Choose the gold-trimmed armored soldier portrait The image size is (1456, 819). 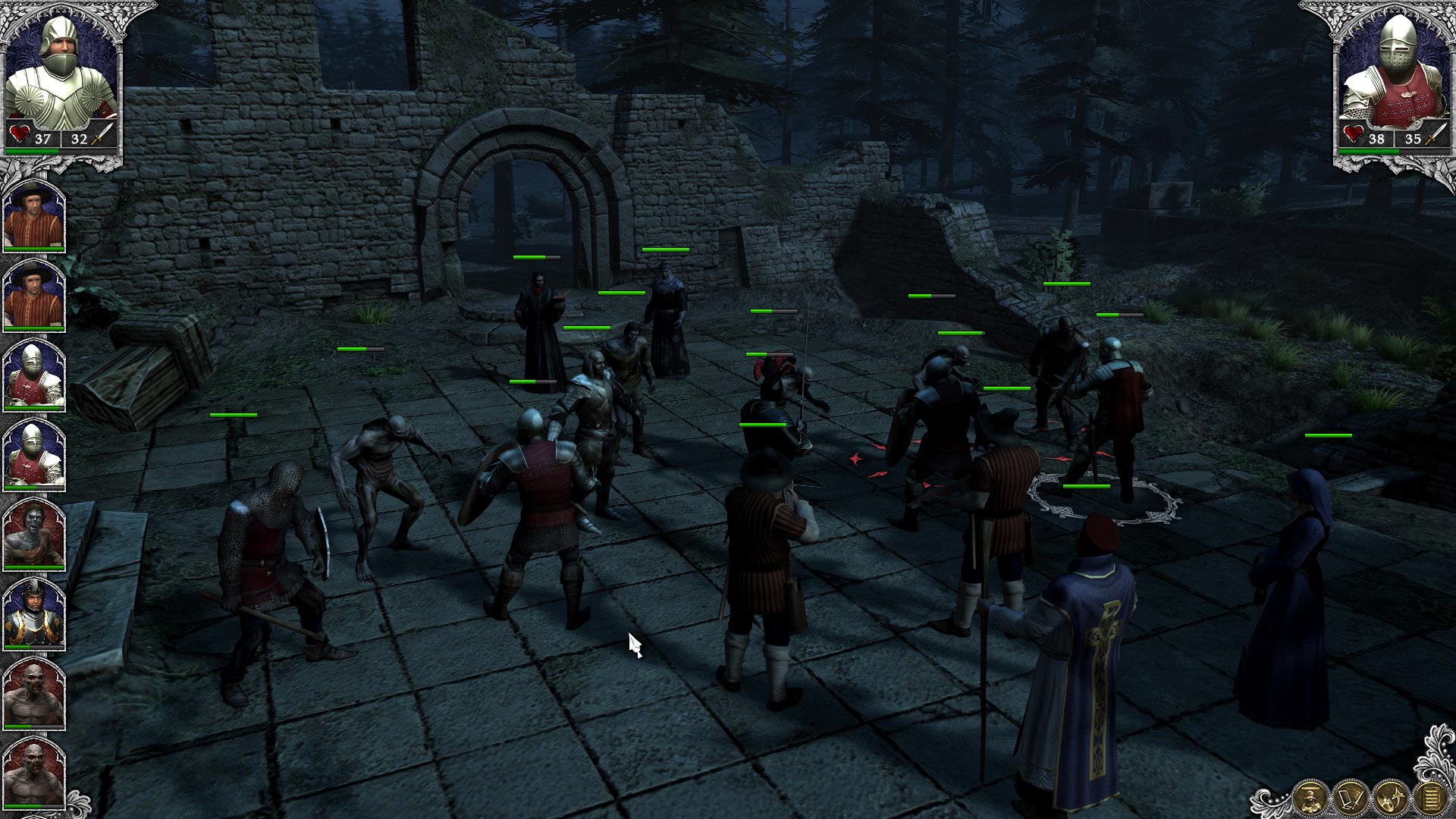34,613
